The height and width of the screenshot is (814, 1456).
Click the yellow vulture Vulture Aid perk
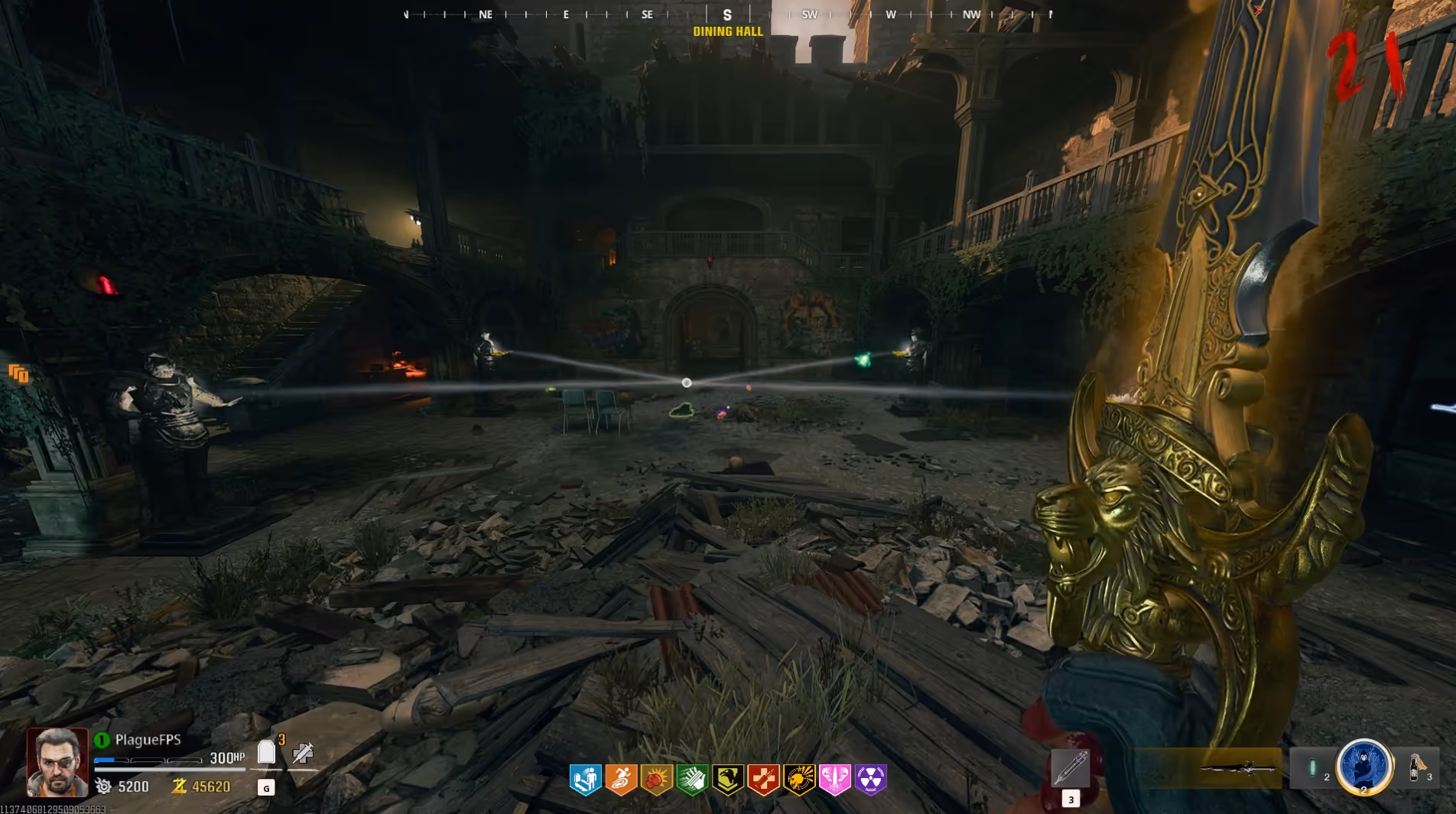[x=728, y=780]
